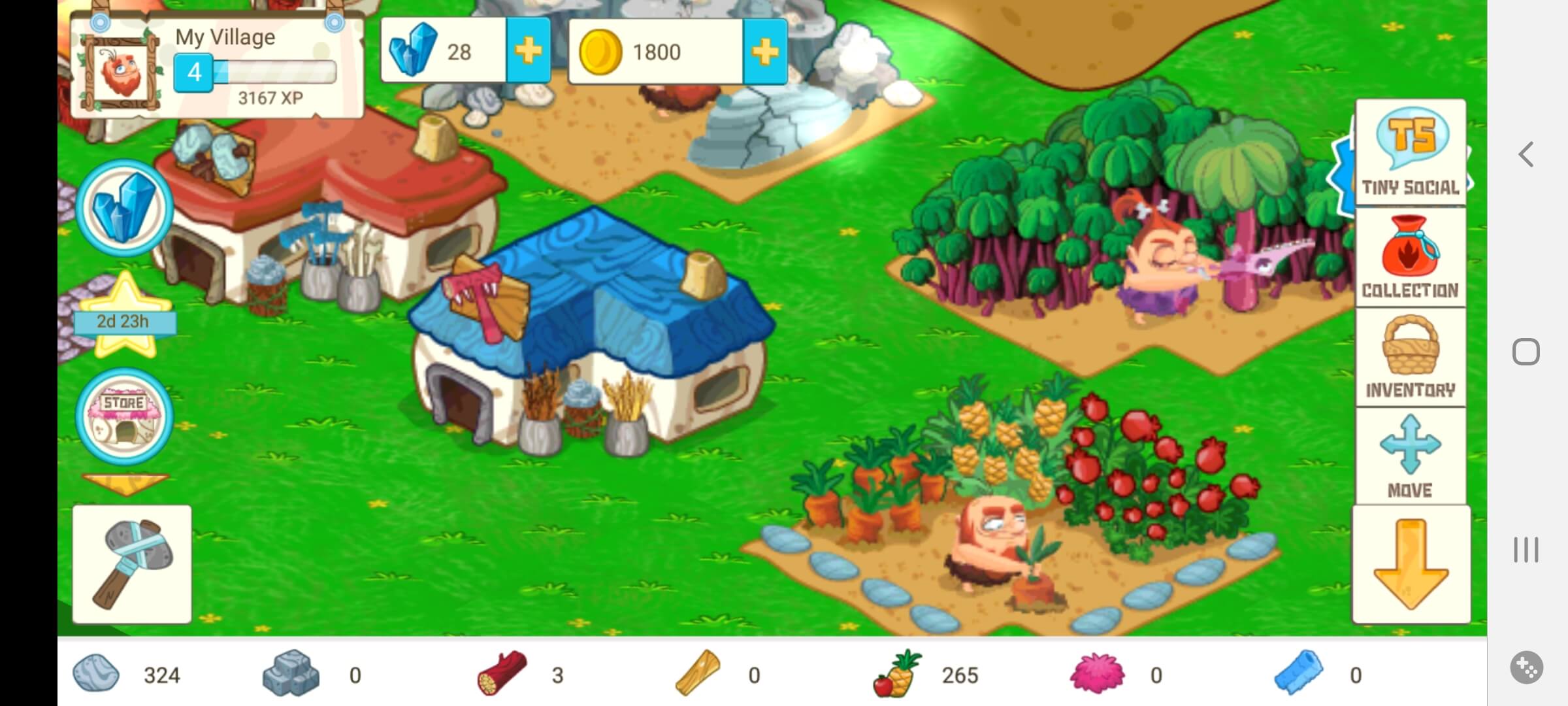Image resolution: width=1568 pixels, height=706 pixels.
Task: Select the stone hammer build tool
Action: pyautogui.click(x=132, y=563)
